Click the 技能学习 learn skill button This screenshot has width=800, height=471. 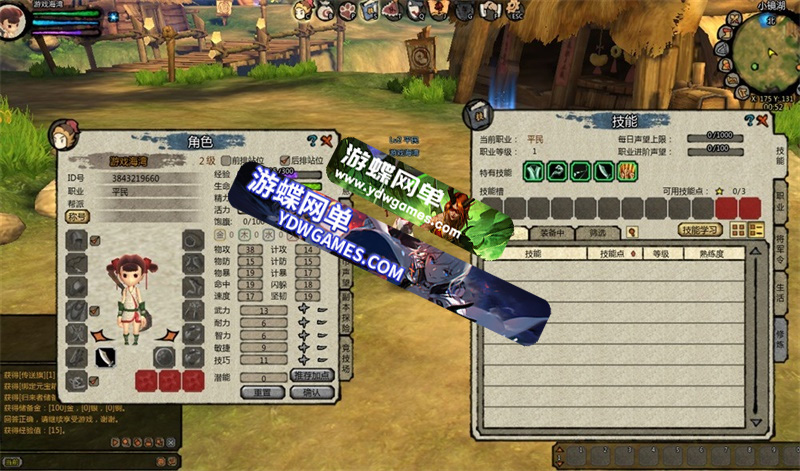click(703, 230)
